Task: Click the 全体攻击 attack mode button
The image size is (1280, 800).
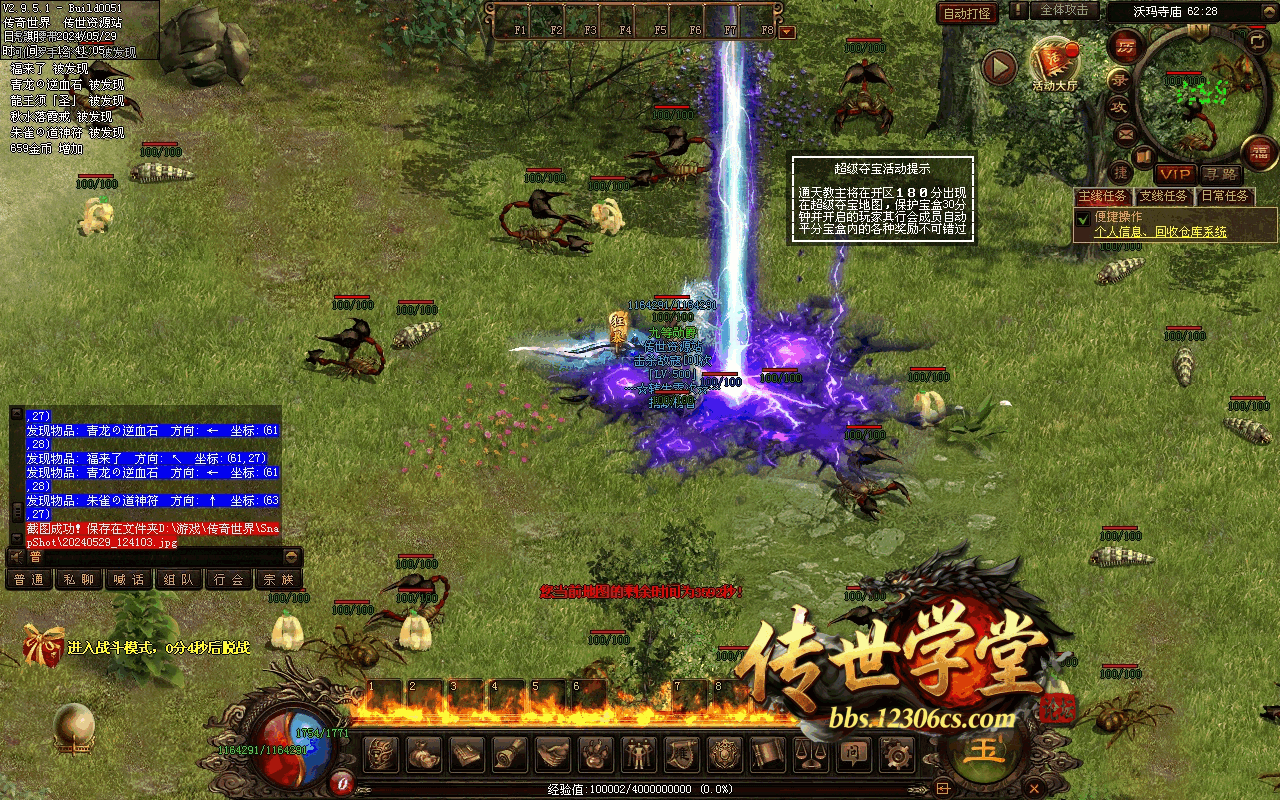Action: tap(1064, 10)
